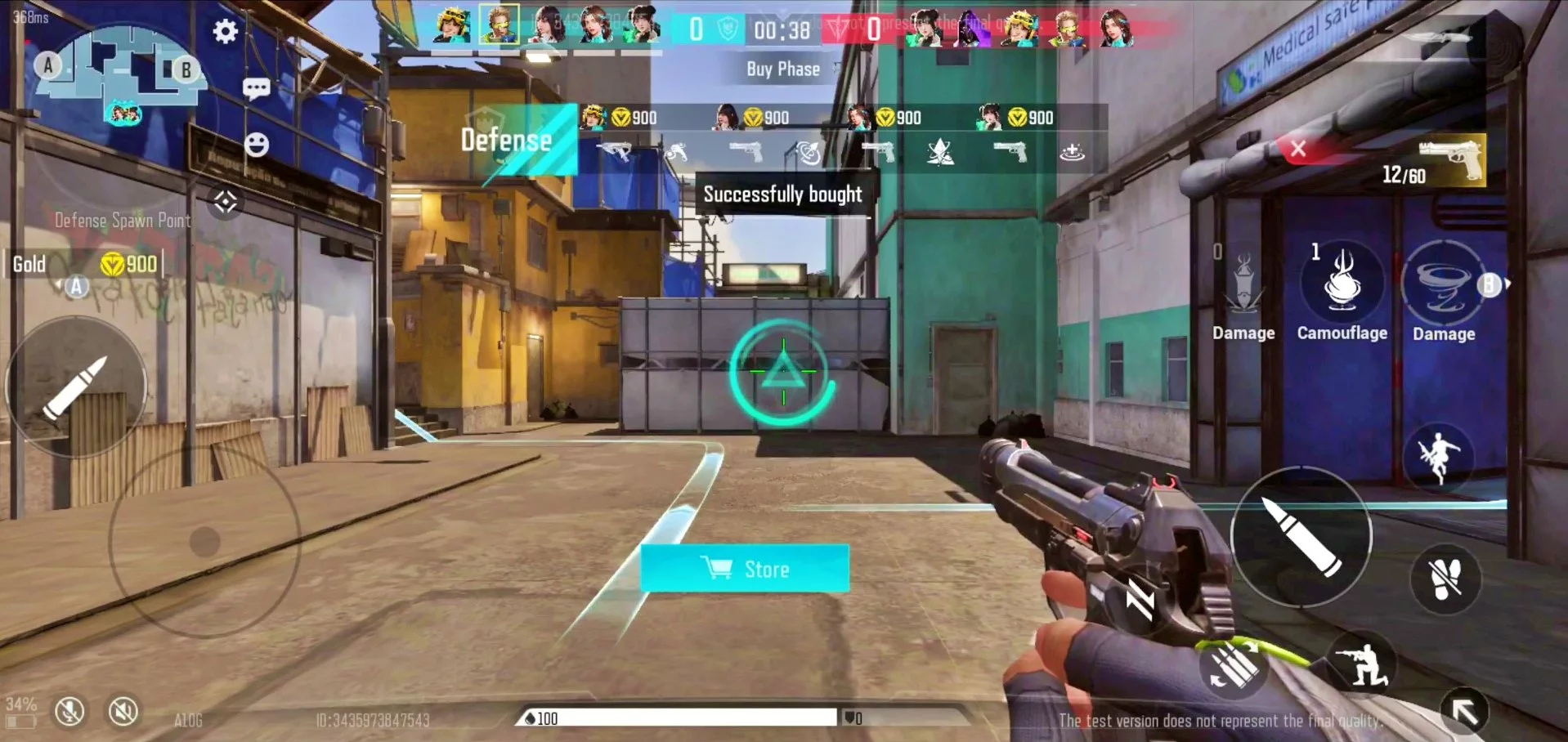Image resolution: width=1568 pixels, height=742 pixels.
Task: Open the settings gear
Action: [226, 32]
